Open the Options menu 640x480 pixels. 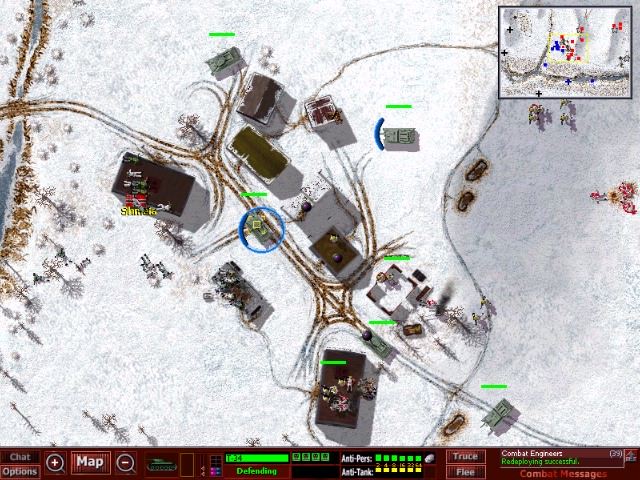[x=20, y=471]
